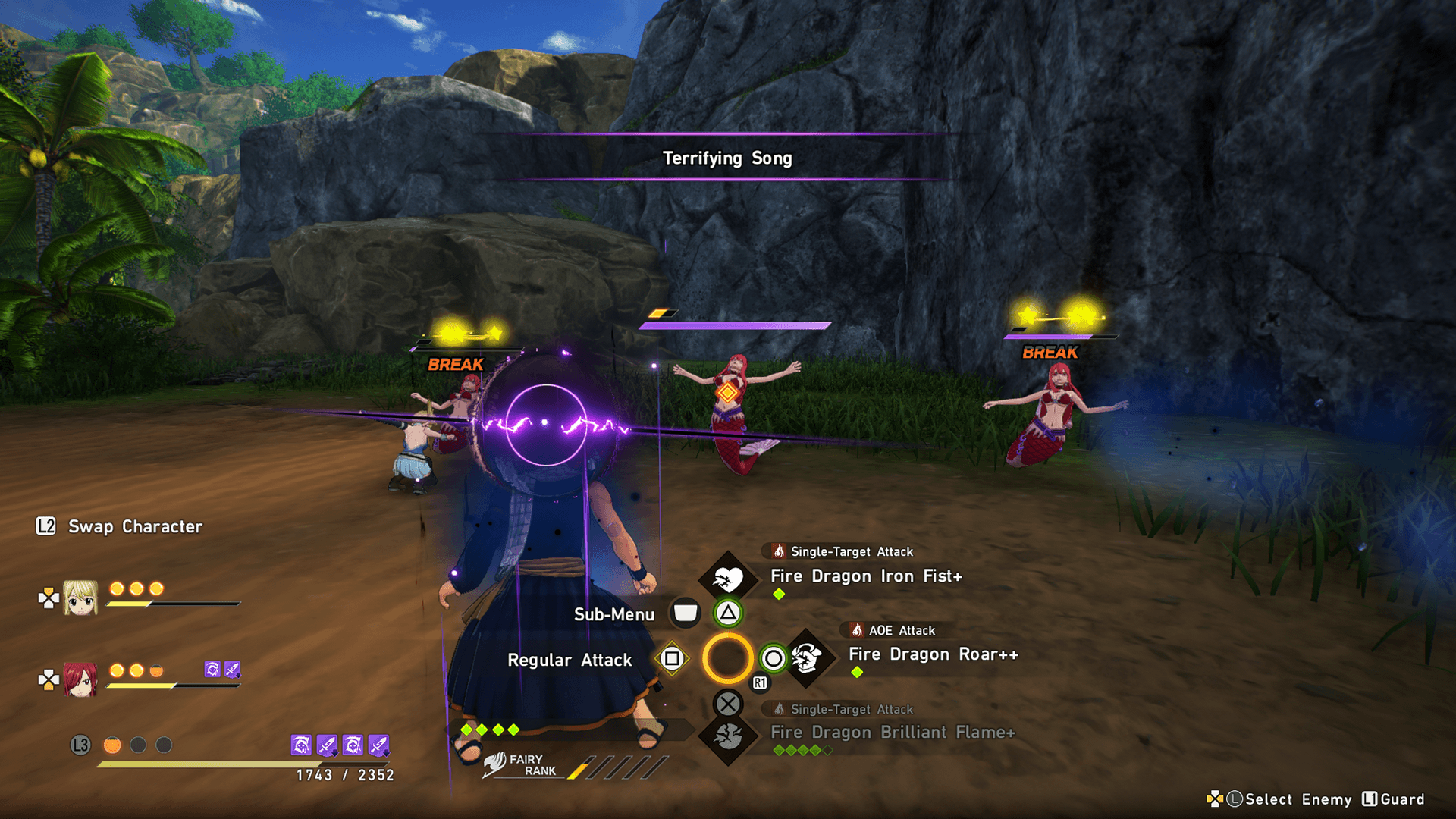The image size is (1456, 819).
Task: Choose Fire Dragon Roar++ AOE attack
Action: pos(933,654)
